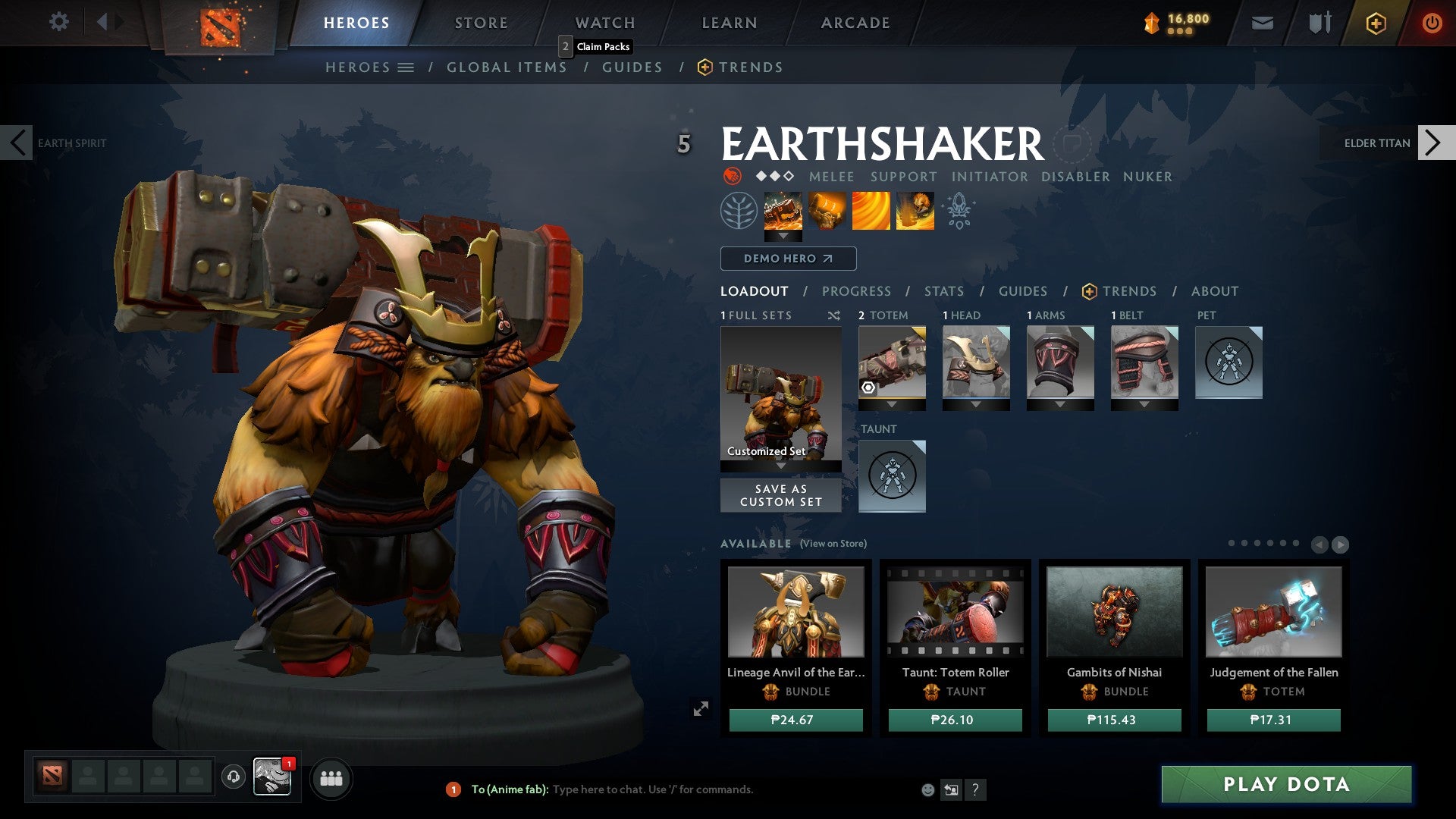This screenshot has width=1456, height=819.
Task: Toggle the empty Pet loadout slot
Action: tap(1228, 363)
